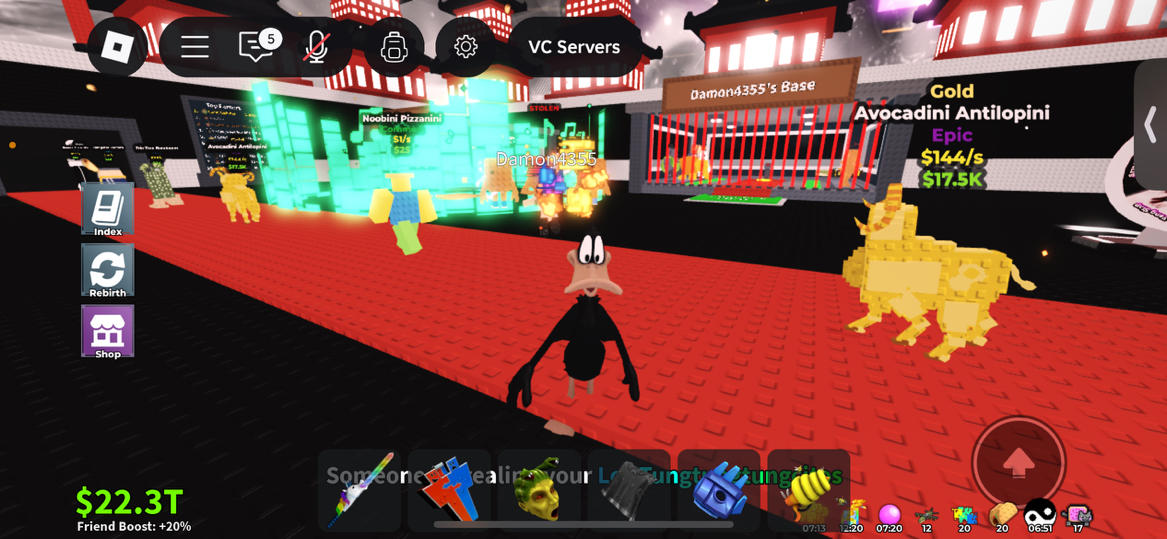Toggle the muted microphone
Image resolution: width=1167 pixels, height=539 pixels.
[x=317, y=47]
